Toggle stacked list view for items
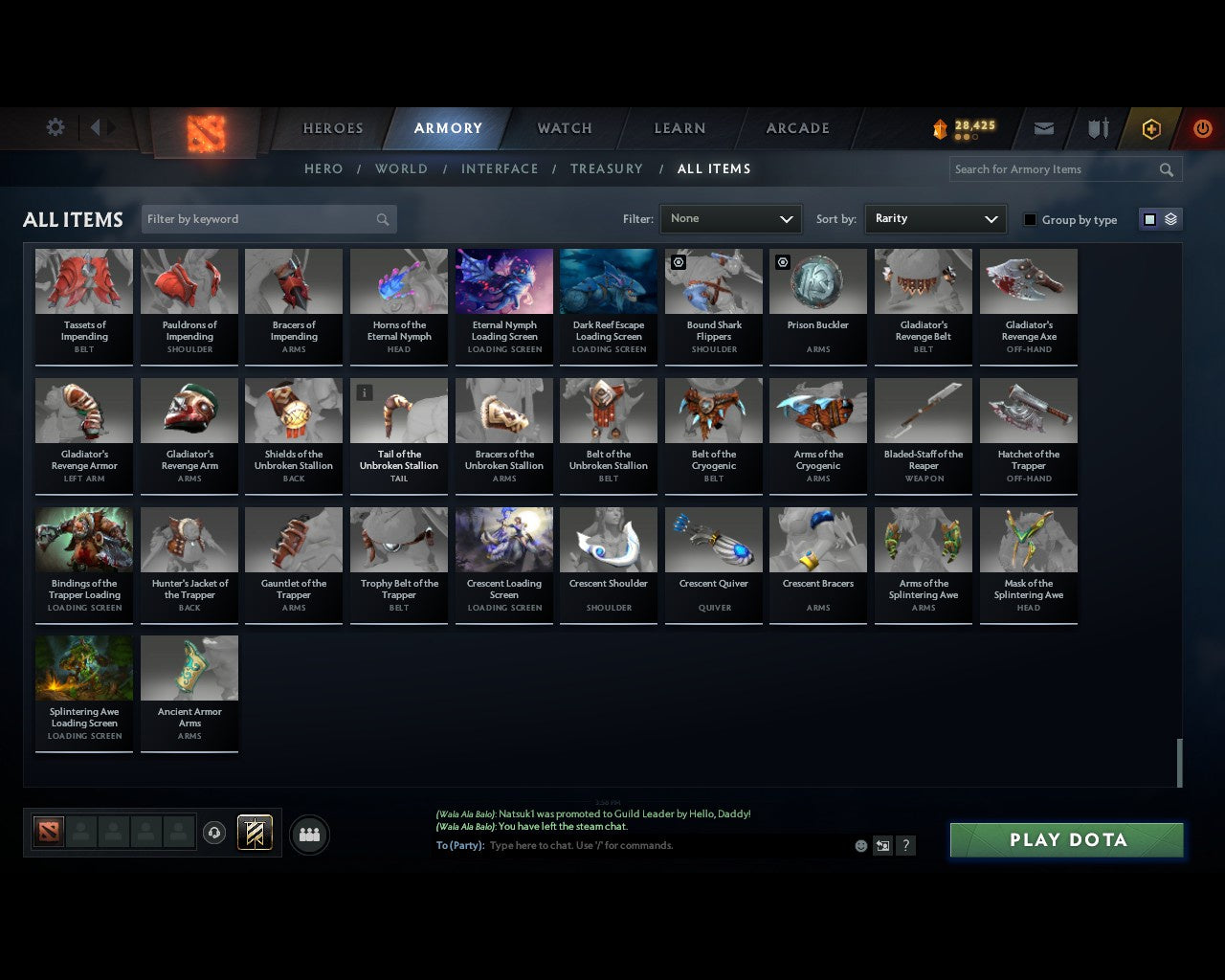Image resolution: width=1225 pixels, height=980 pixels. coord(1169,218)
